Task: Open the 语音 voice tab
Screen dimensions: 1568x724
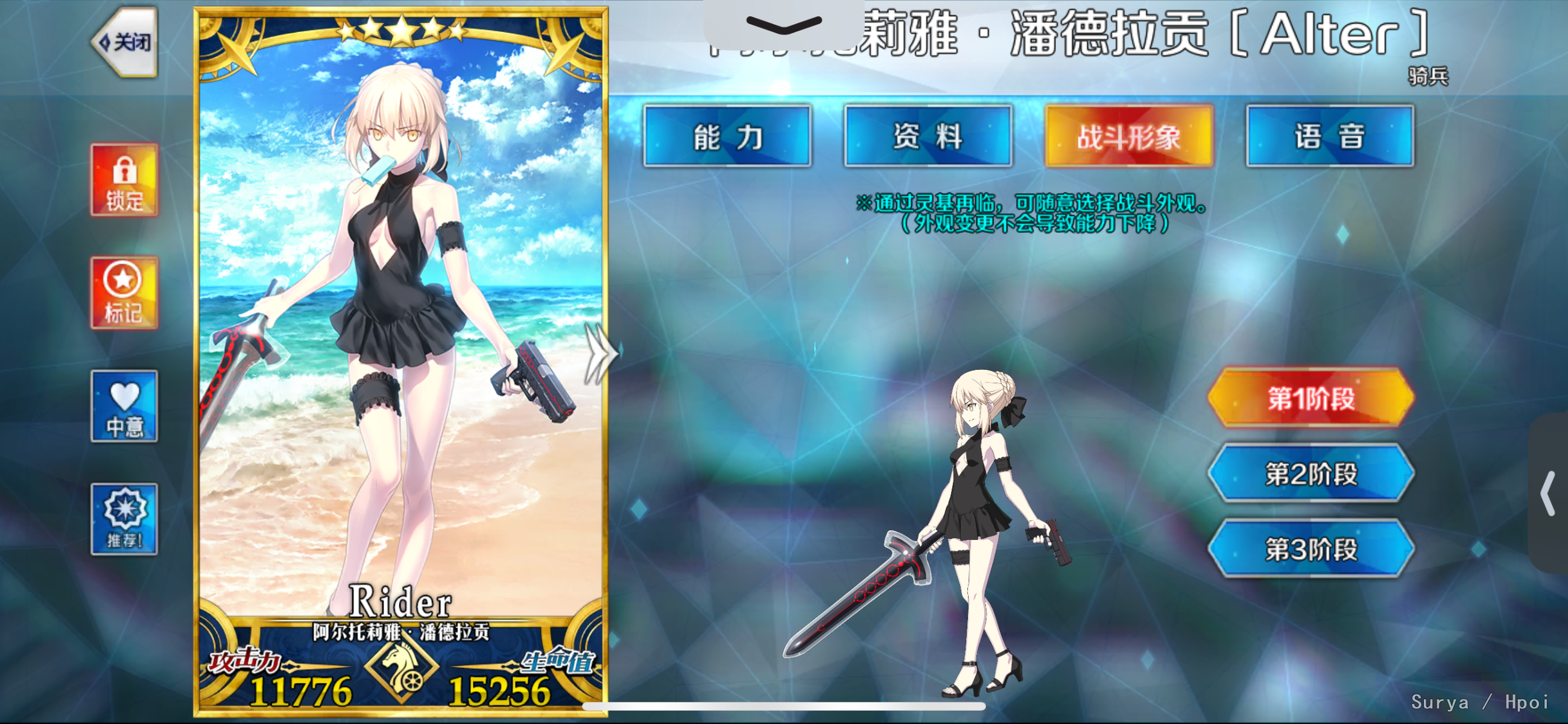Action: tap(1330, 136)
